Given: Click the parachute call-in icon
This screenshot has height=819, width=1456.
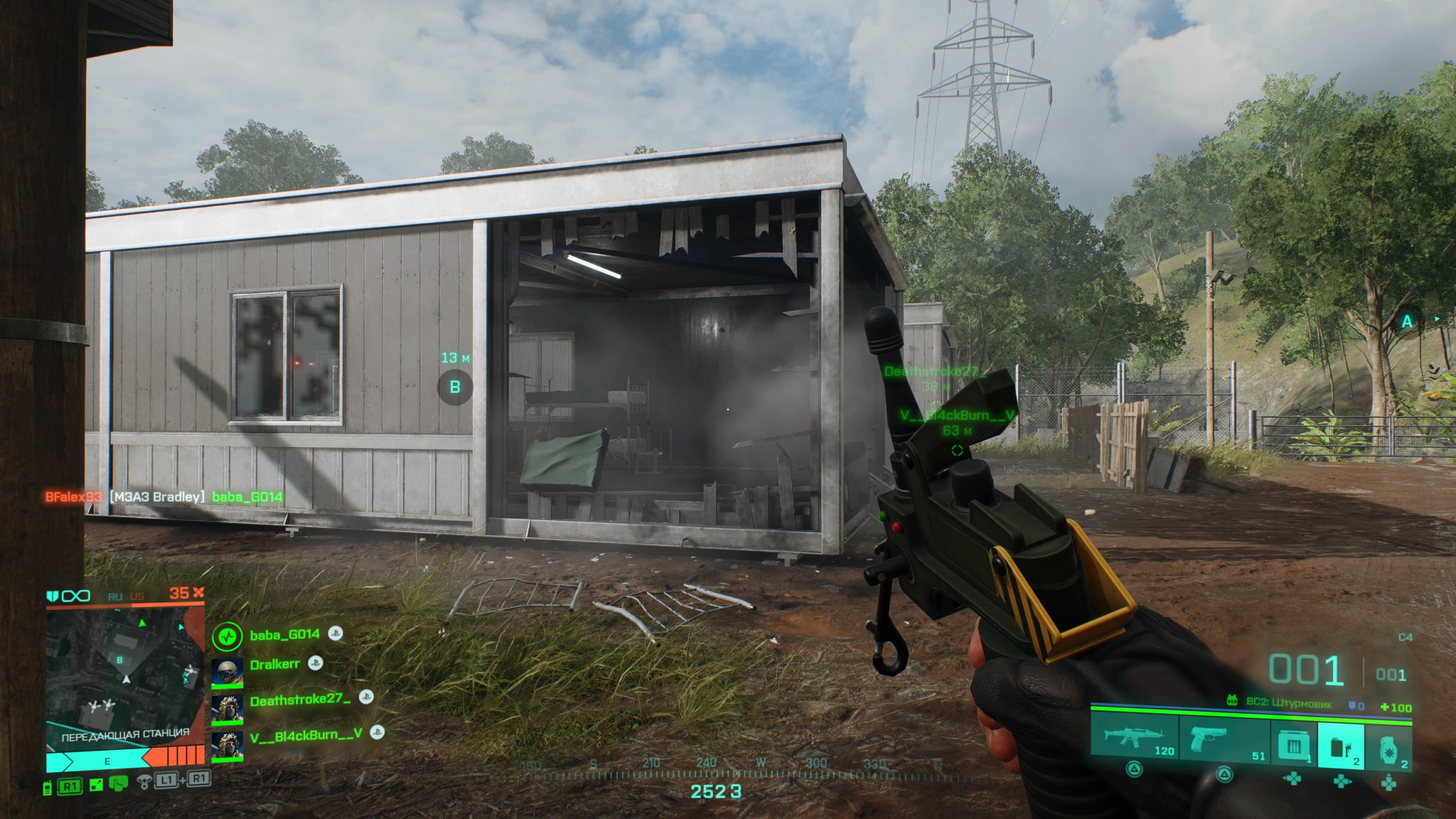Looking at the screenshot, I should 144,782.
